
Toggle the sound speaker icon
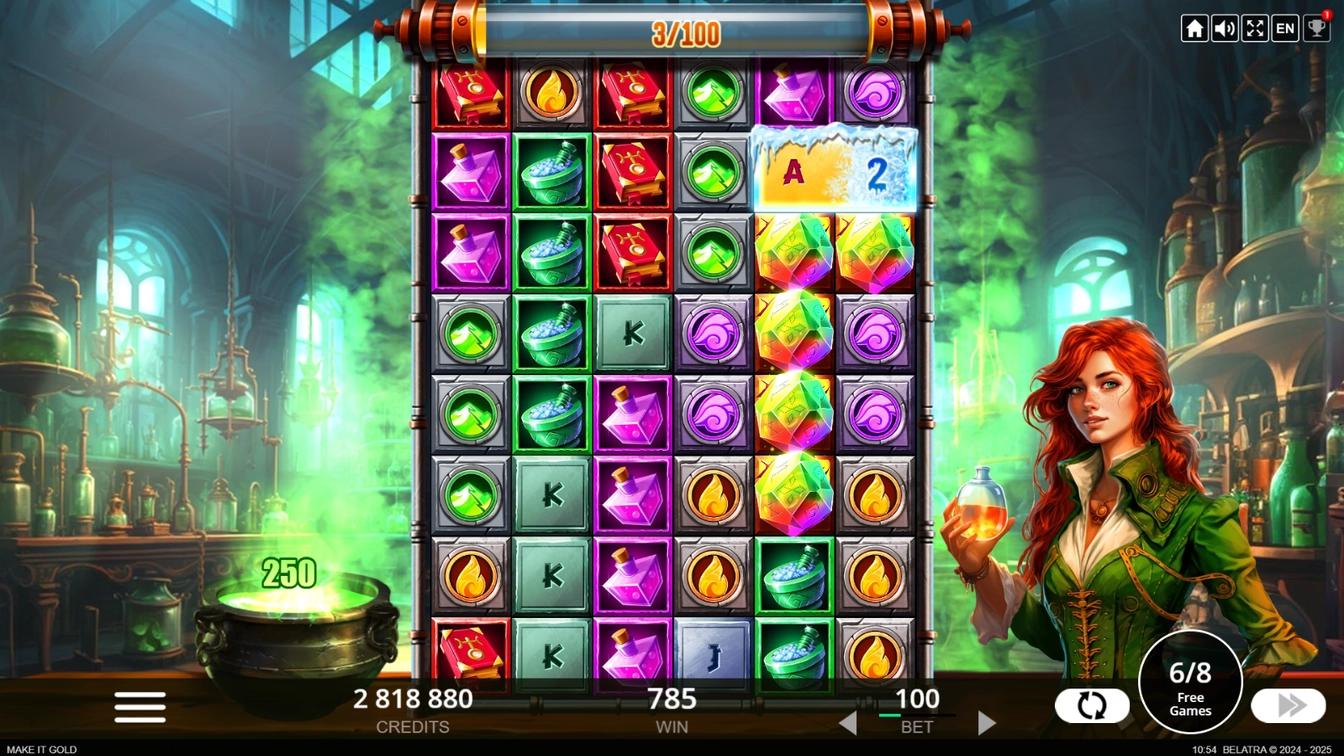tap(1224, 28)
